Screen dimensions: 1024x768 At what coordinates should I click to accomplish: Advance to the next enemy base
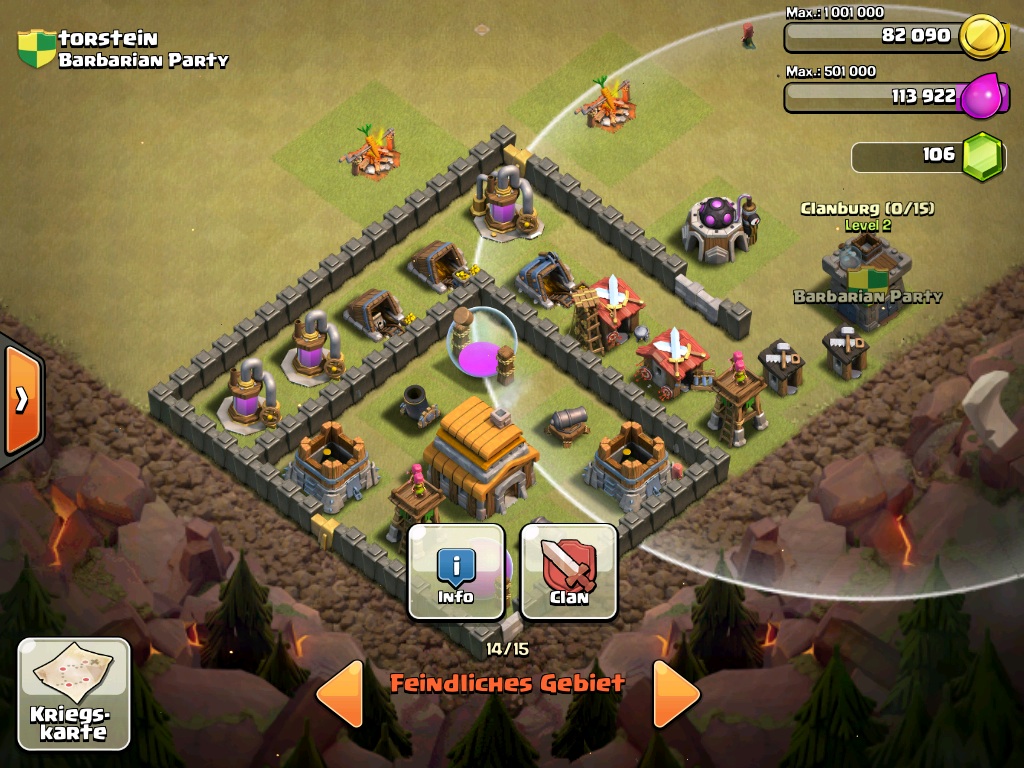[676, 693]
